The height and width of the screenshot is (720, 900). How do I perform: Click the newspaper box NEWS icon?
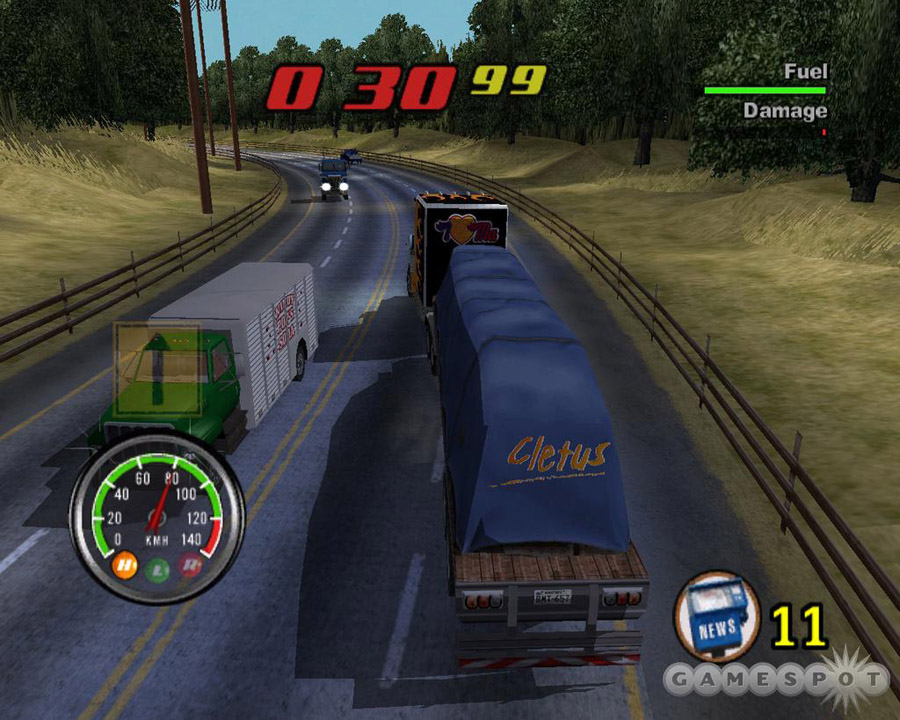(x=716, y=618)
